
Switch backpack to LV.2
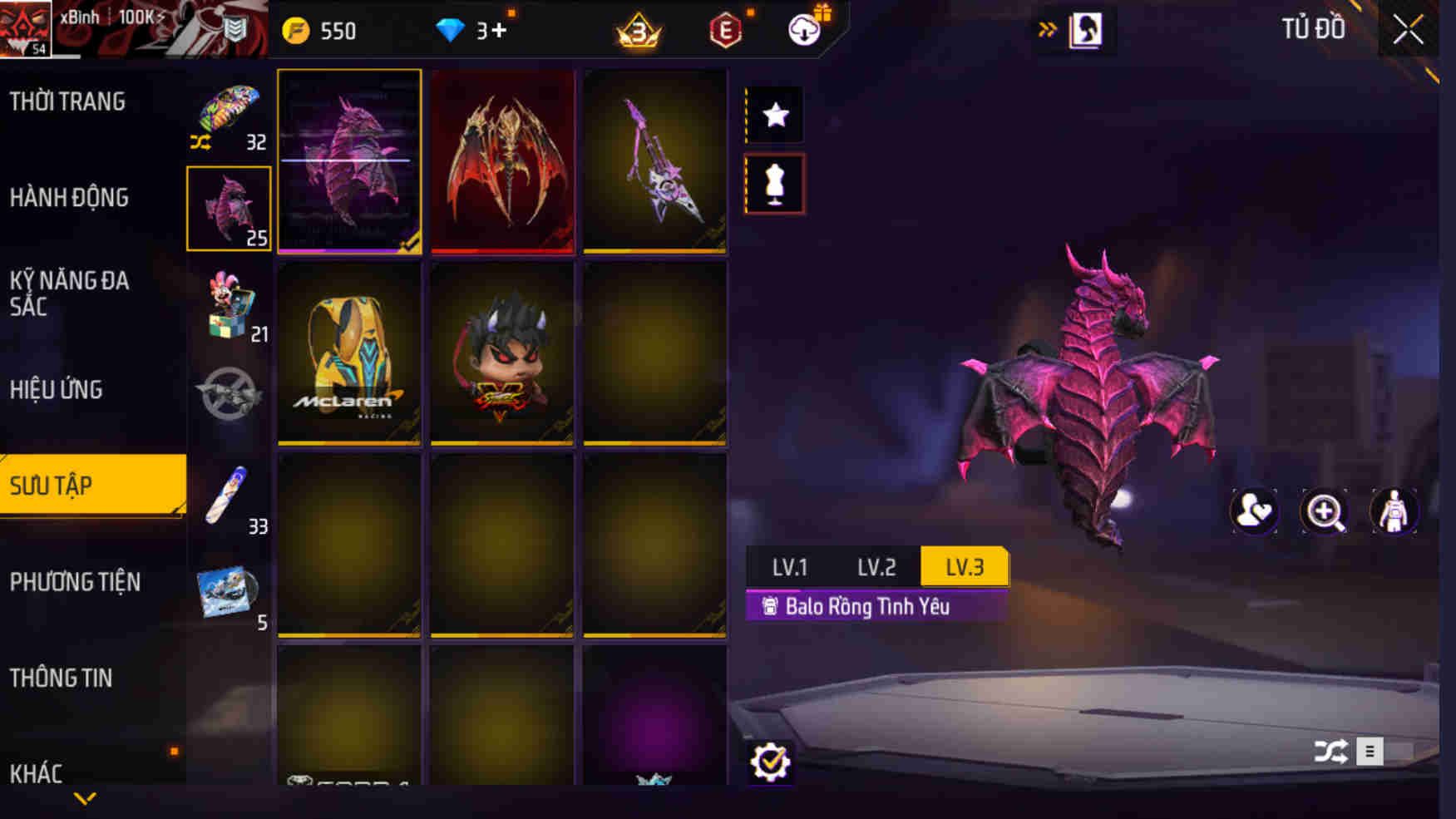point(876,567)
